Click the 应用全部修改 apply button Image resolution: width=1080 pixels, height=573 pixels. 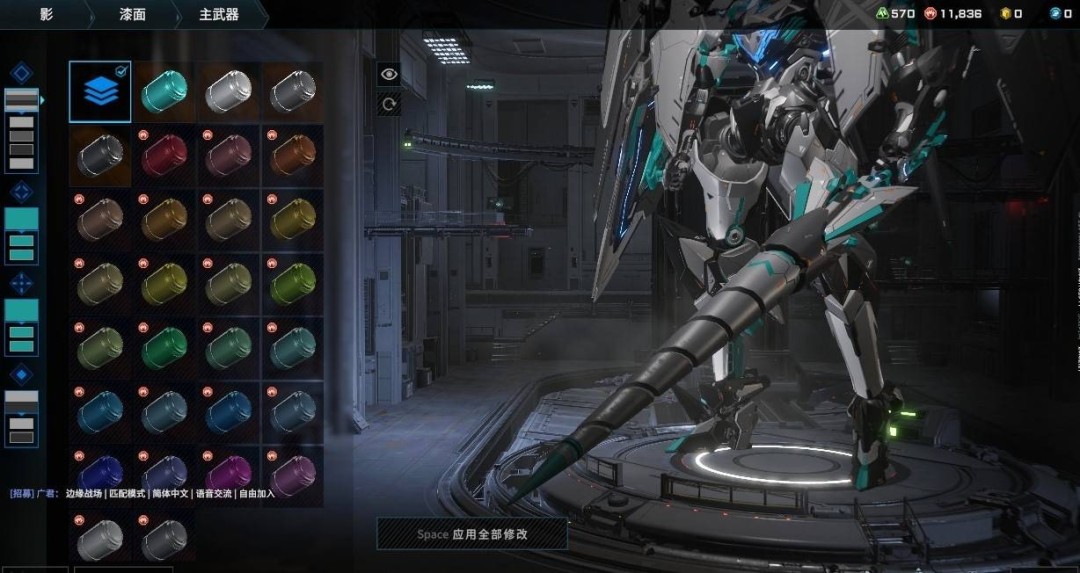472,534
